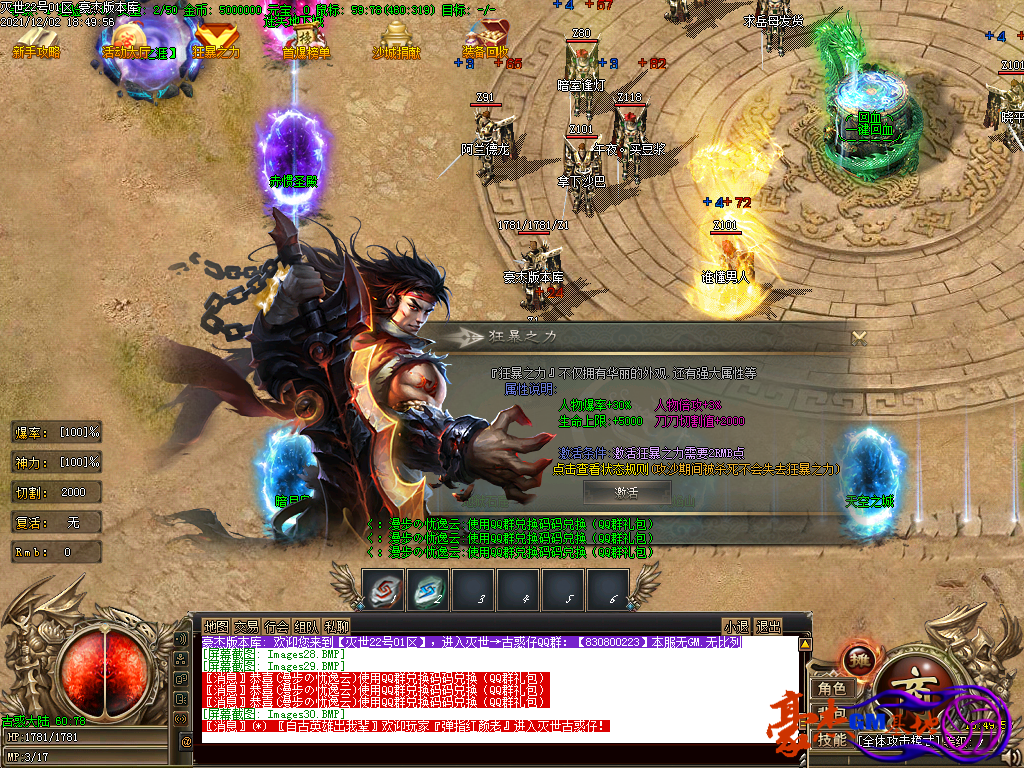Open the 技能 skills panel
Screen dimensions: 1024x768
pos(832,740)
